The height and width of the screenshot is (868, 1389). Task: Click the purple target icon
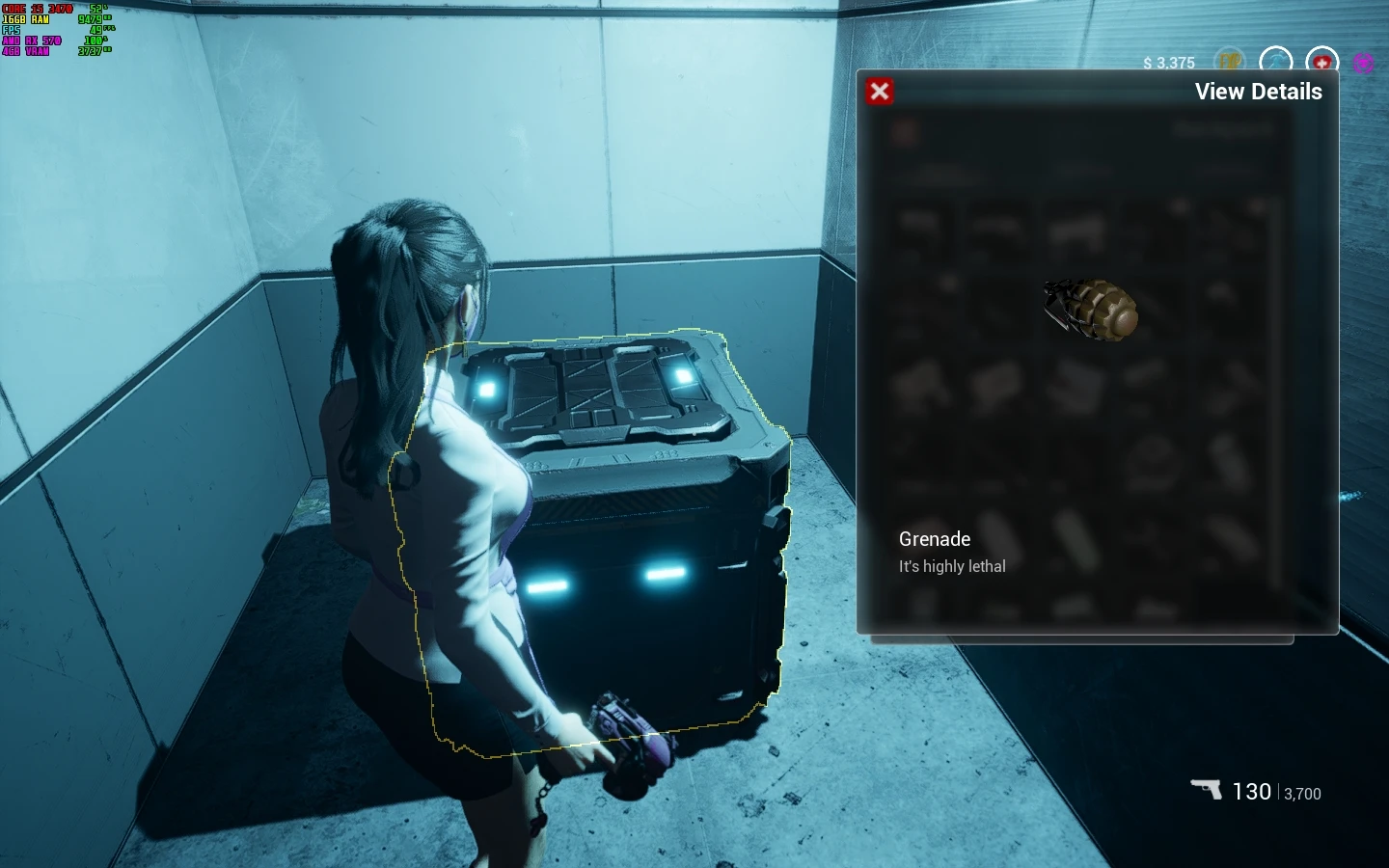1363,63
